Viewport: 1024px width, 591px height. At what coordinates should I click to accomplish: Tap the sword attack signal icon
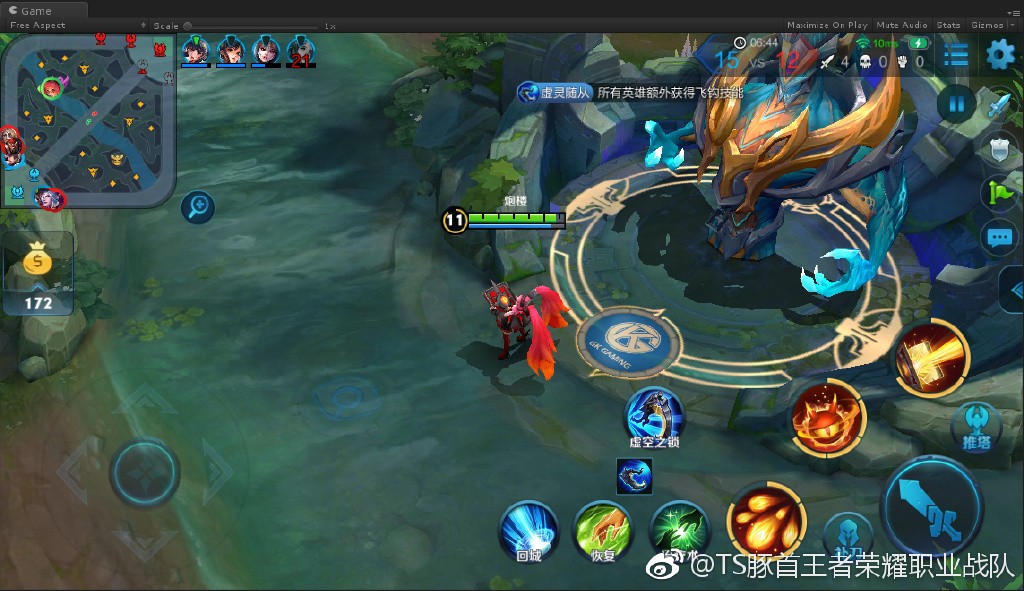point(999,106)
